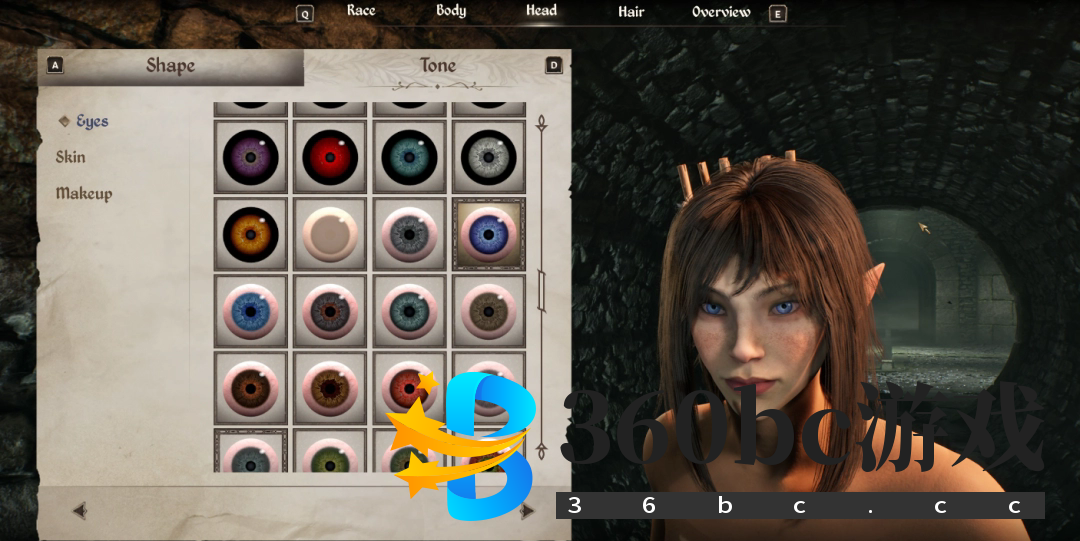Choose the Skin category

[x=71, y=157]
